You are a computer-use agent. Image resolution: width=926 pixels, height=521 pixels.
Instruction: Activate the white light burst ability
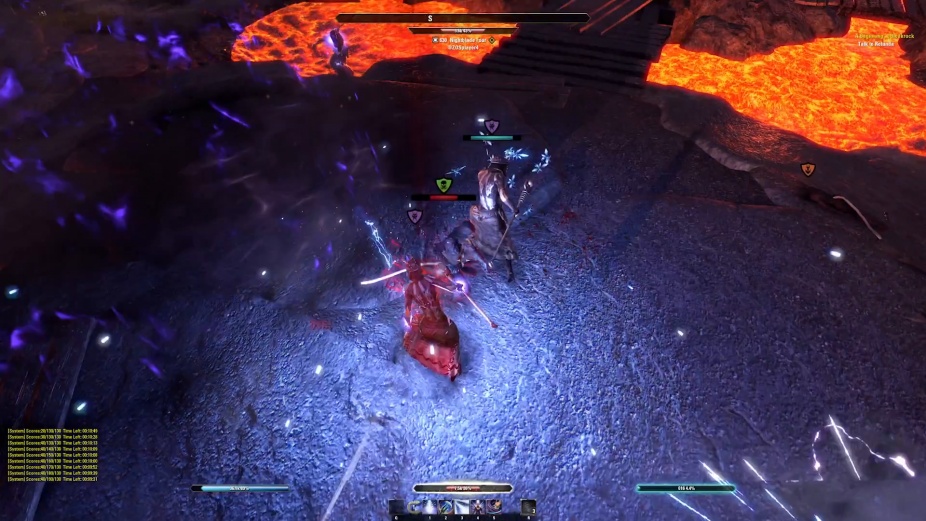tap(428, 507)
